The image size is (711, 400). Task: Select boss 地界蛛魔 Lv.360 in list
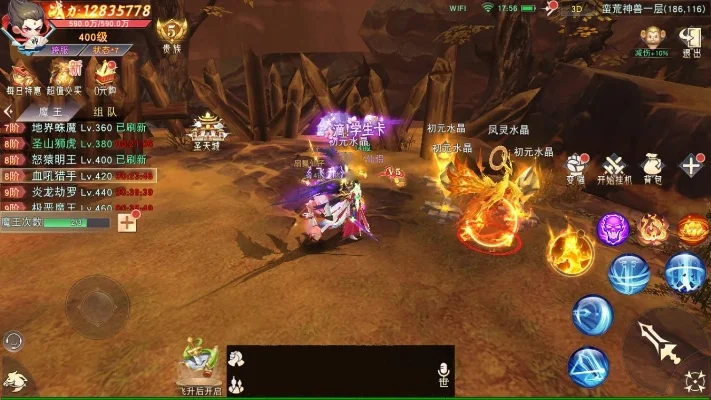click(x=75, y=128)
